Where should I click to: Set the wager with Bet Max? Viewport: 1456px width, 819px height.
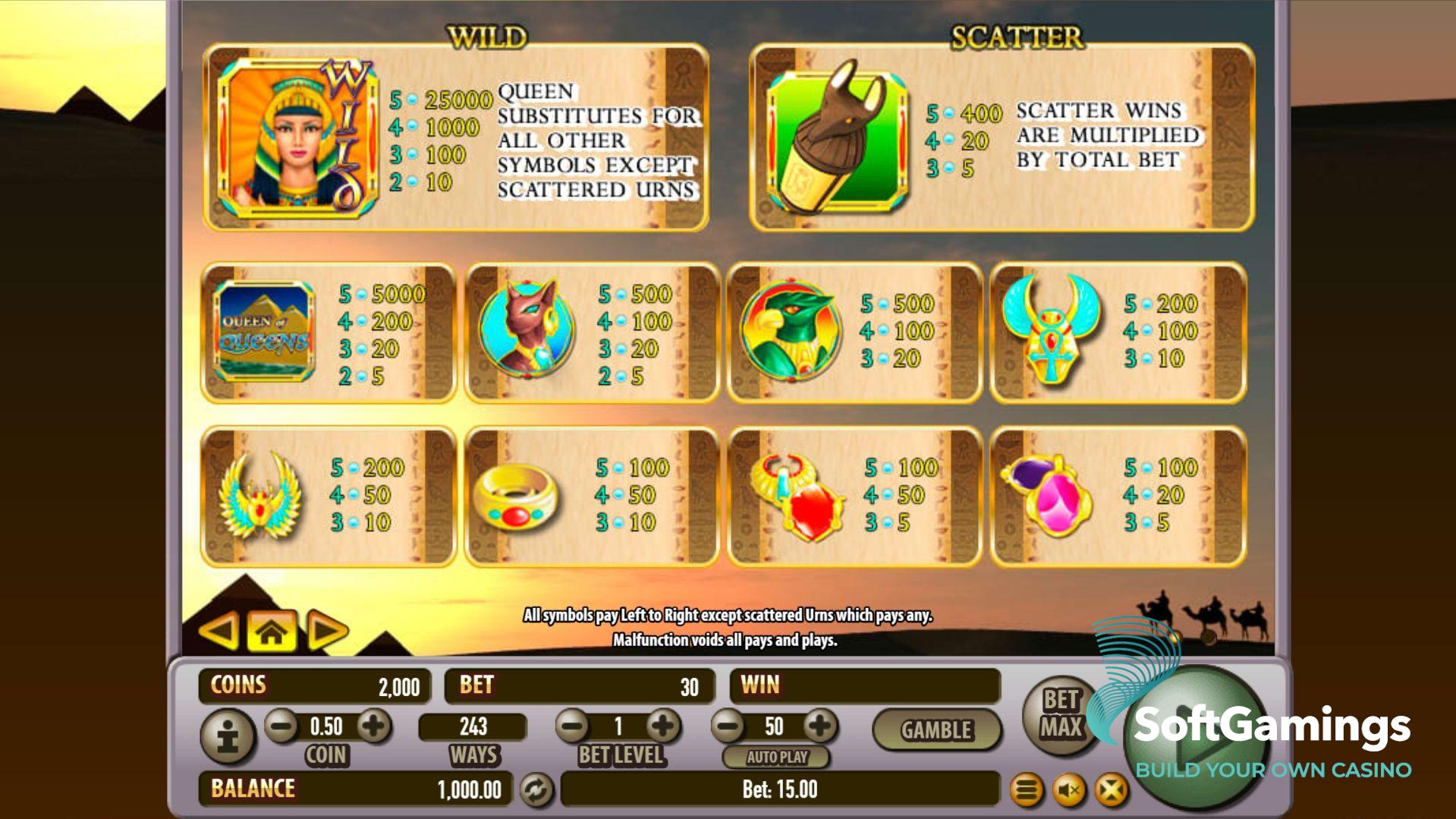click(1060, 714)
